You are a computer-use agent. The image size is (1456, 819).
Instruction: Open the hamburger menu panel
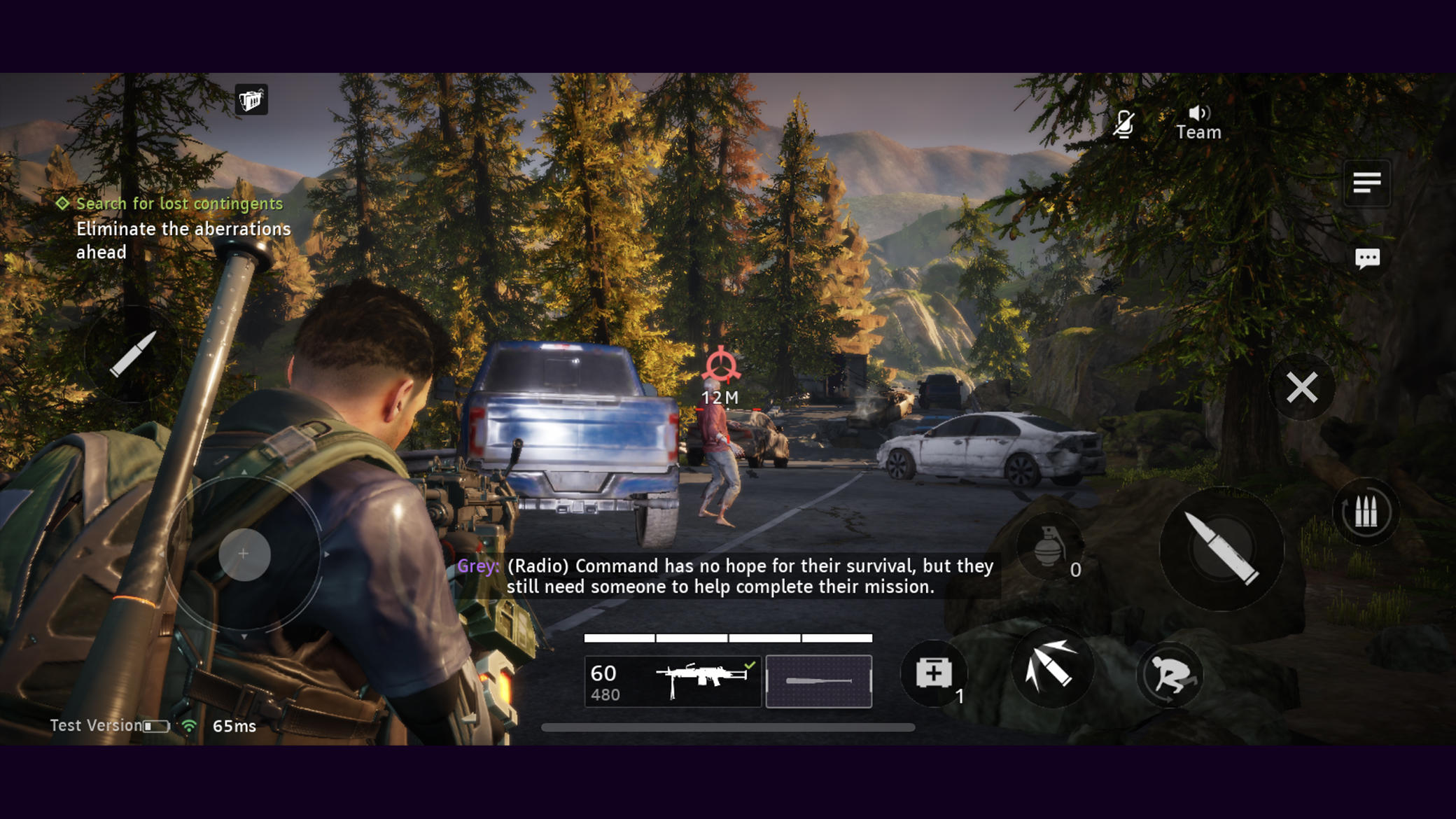click(1366, 183)
